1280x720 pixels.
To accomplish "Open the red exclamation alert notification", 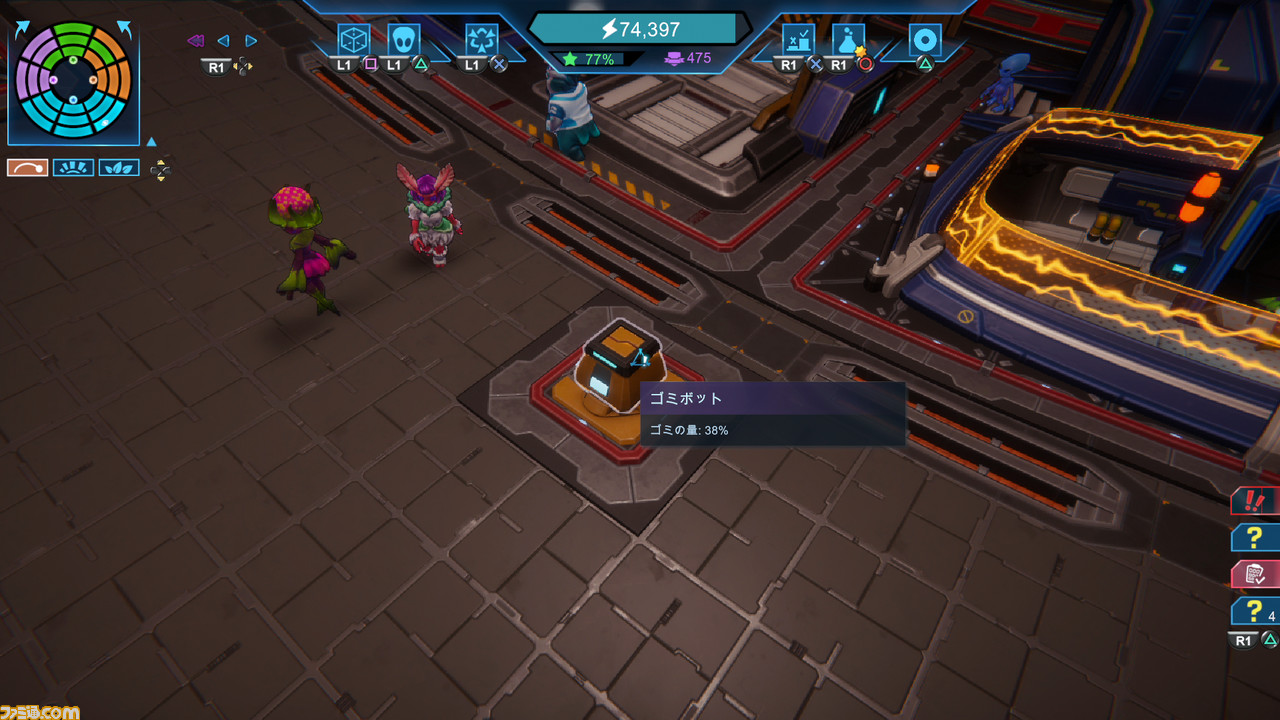I will click(1254, 500).
